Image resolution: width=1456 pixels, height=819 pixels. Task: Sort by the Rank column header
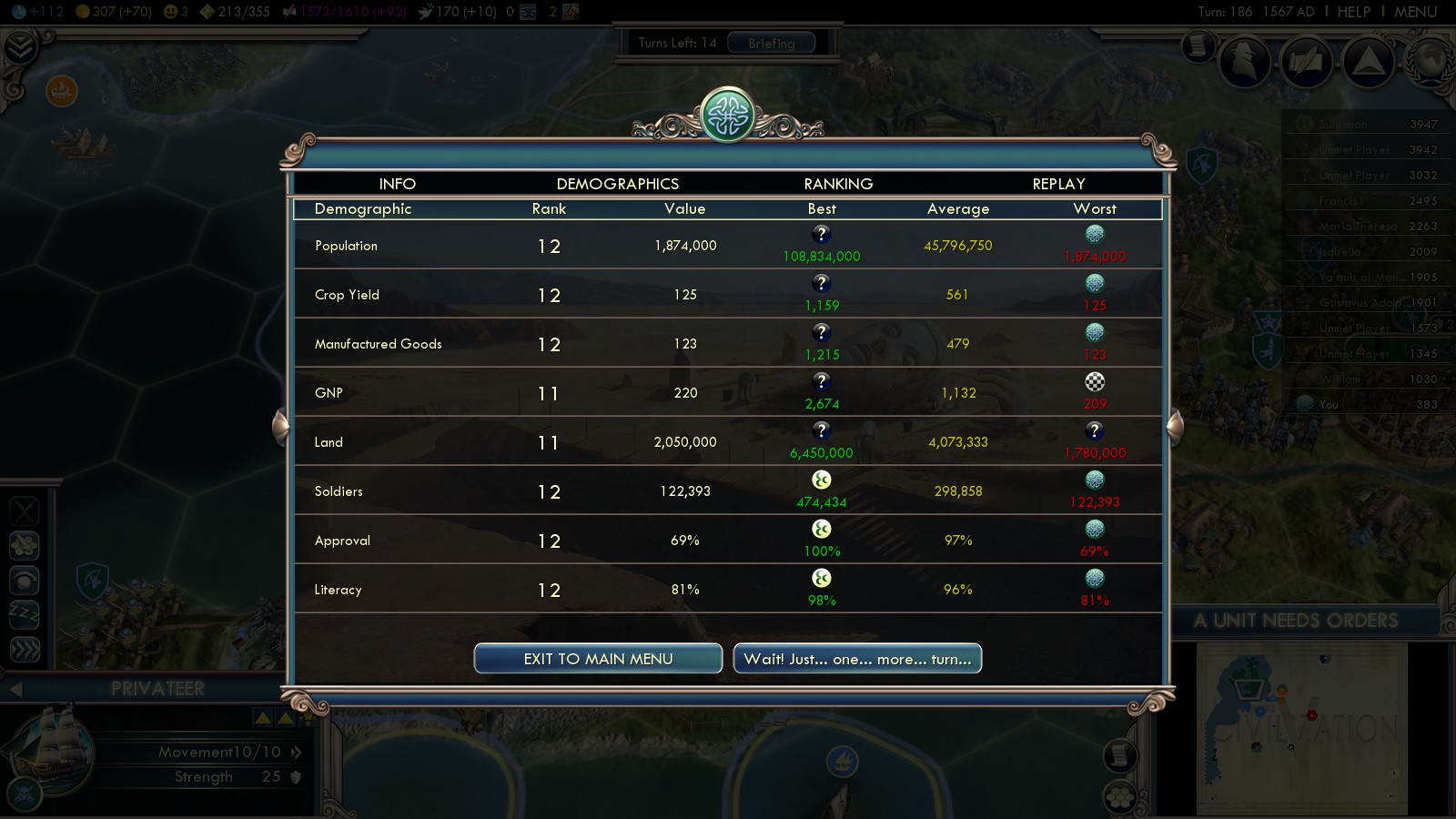(549, 209)
